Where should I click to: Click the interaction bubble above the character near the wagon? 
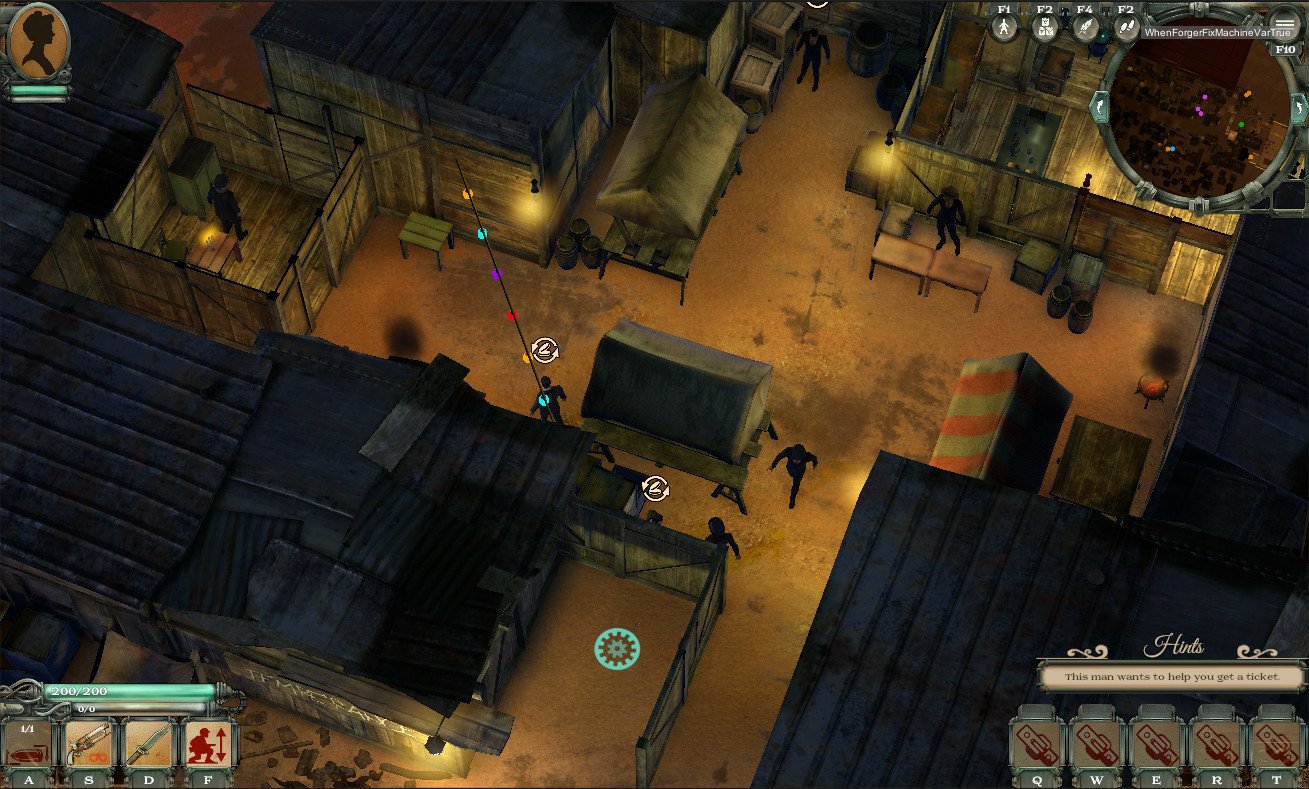click(543, 351)
